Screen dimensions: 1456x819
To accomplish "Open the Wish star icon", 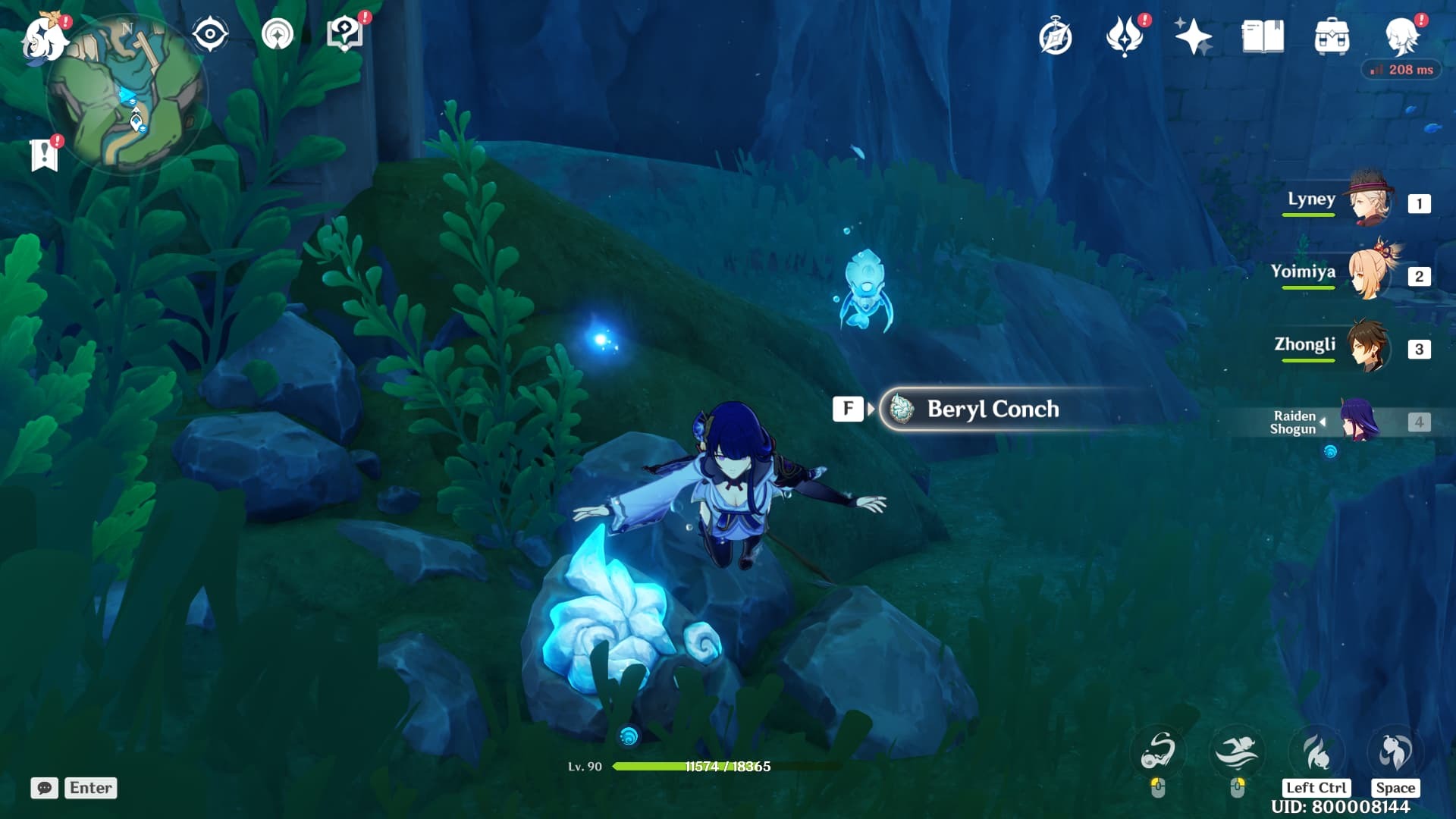I will coord(1193,36).
